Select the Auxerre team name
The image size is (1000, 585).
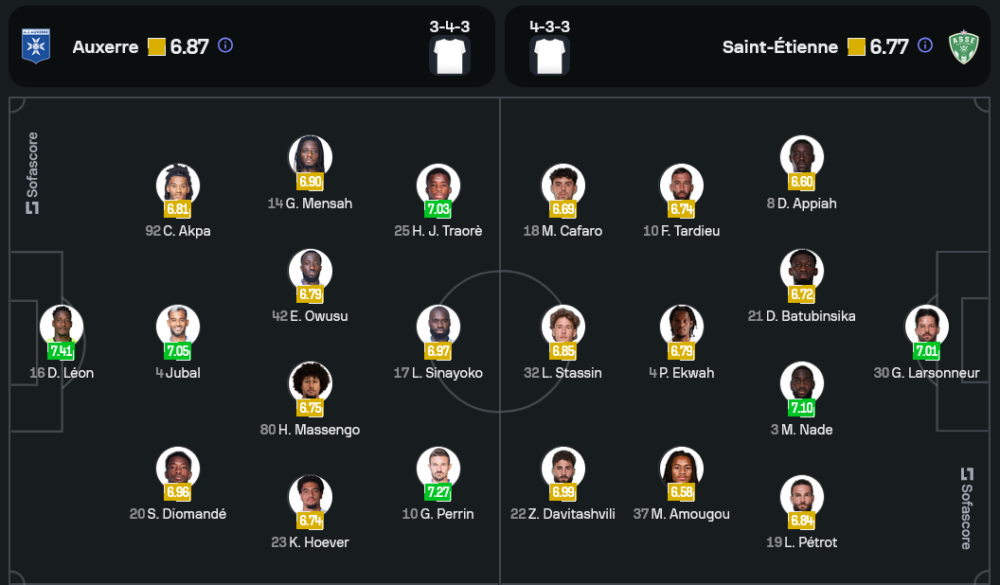(x=105, y=47)
